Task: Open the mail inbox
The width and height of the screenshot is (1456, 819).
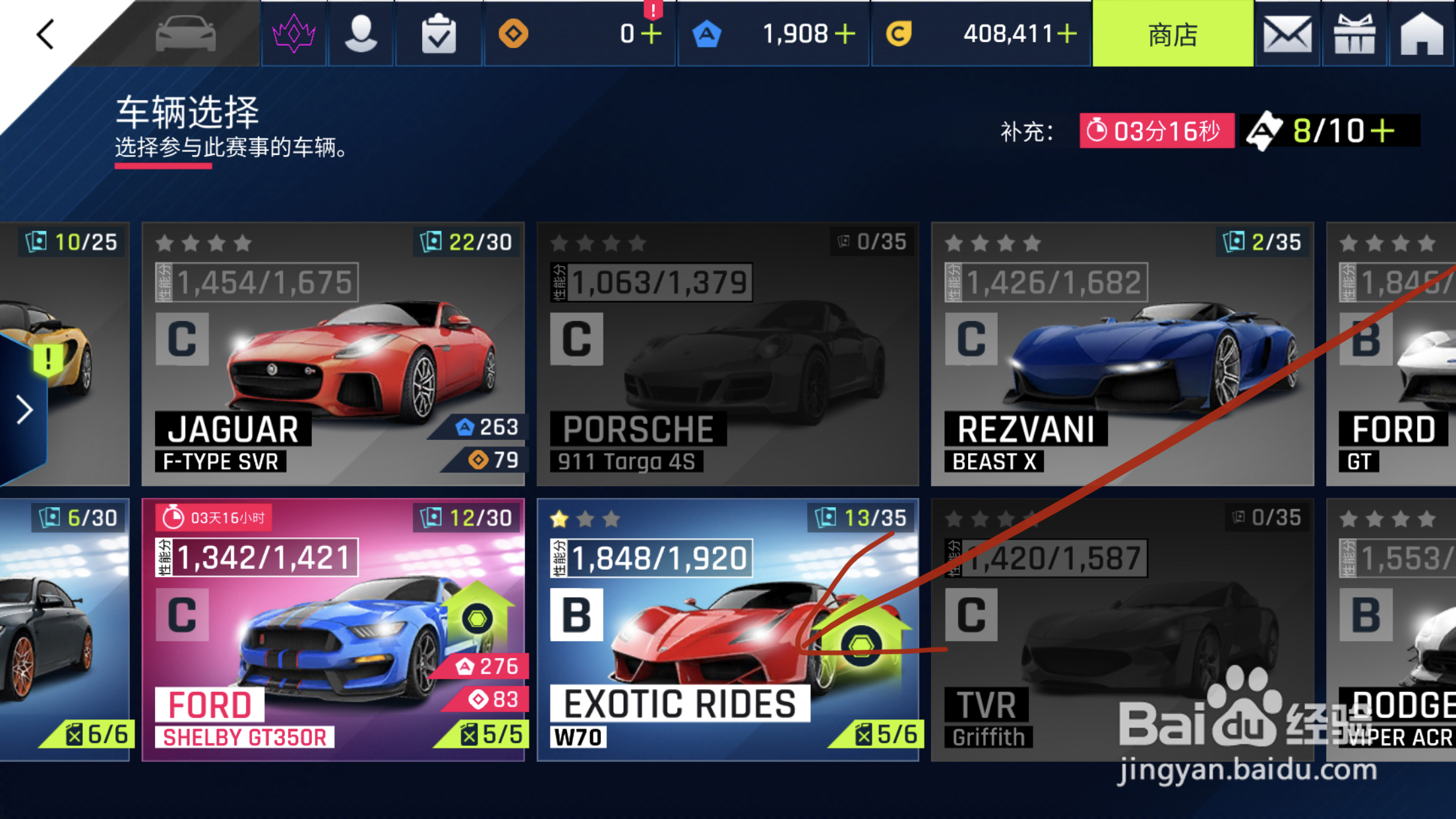Action: 1287,34
